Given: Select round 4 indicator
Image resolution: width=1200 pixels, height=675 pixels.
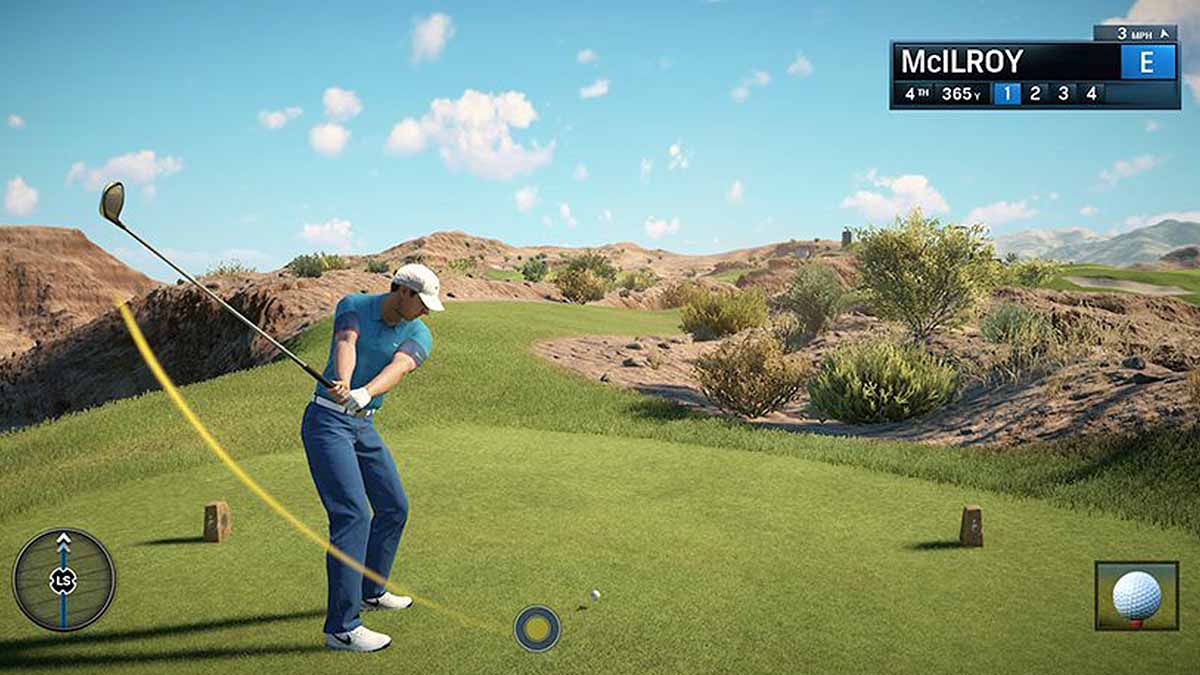Looking at the screenshot, I should click(1091, 94).
